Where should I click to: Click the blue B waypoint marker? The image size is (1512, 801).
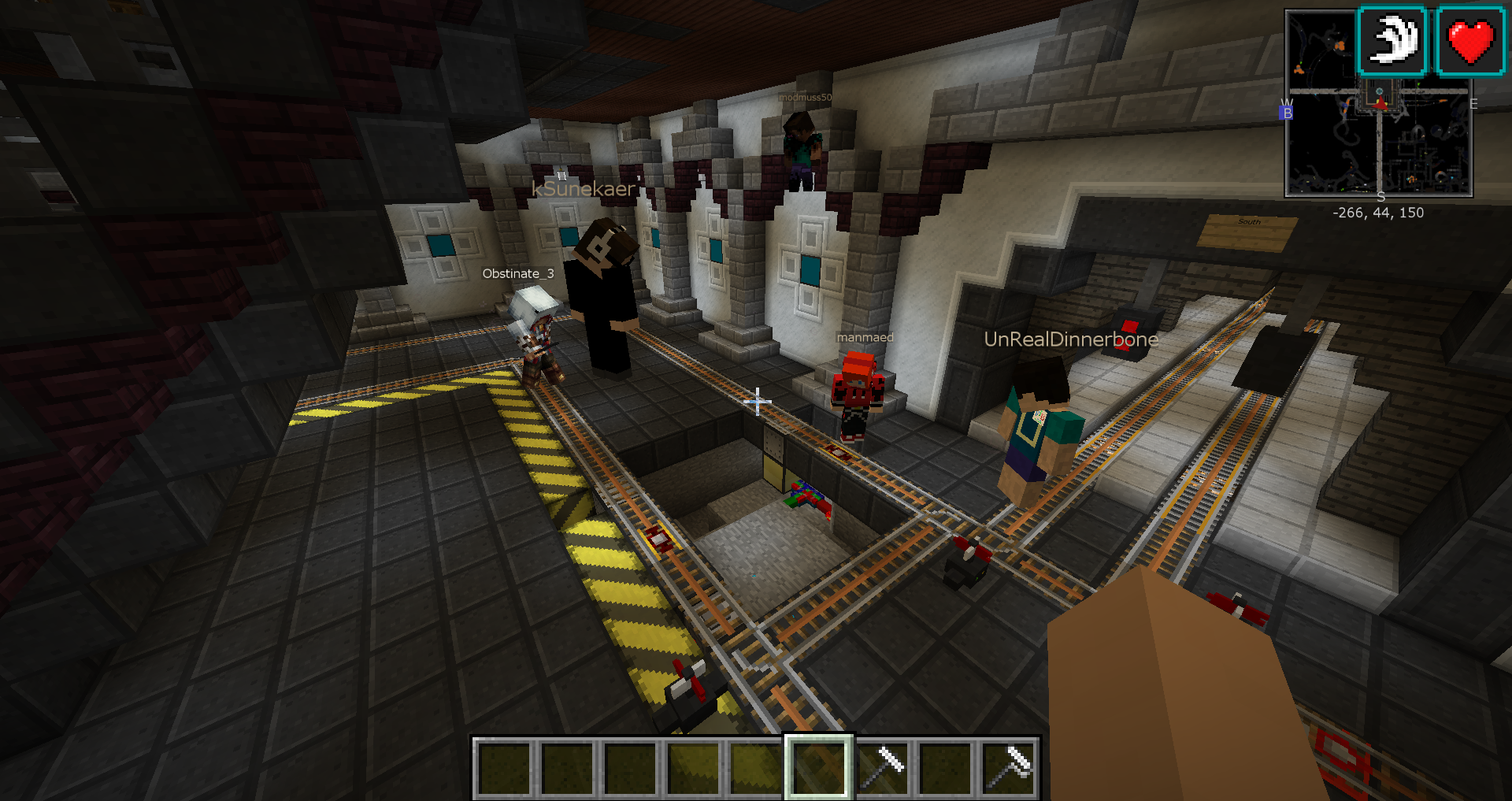click(x=1288, y=113)
